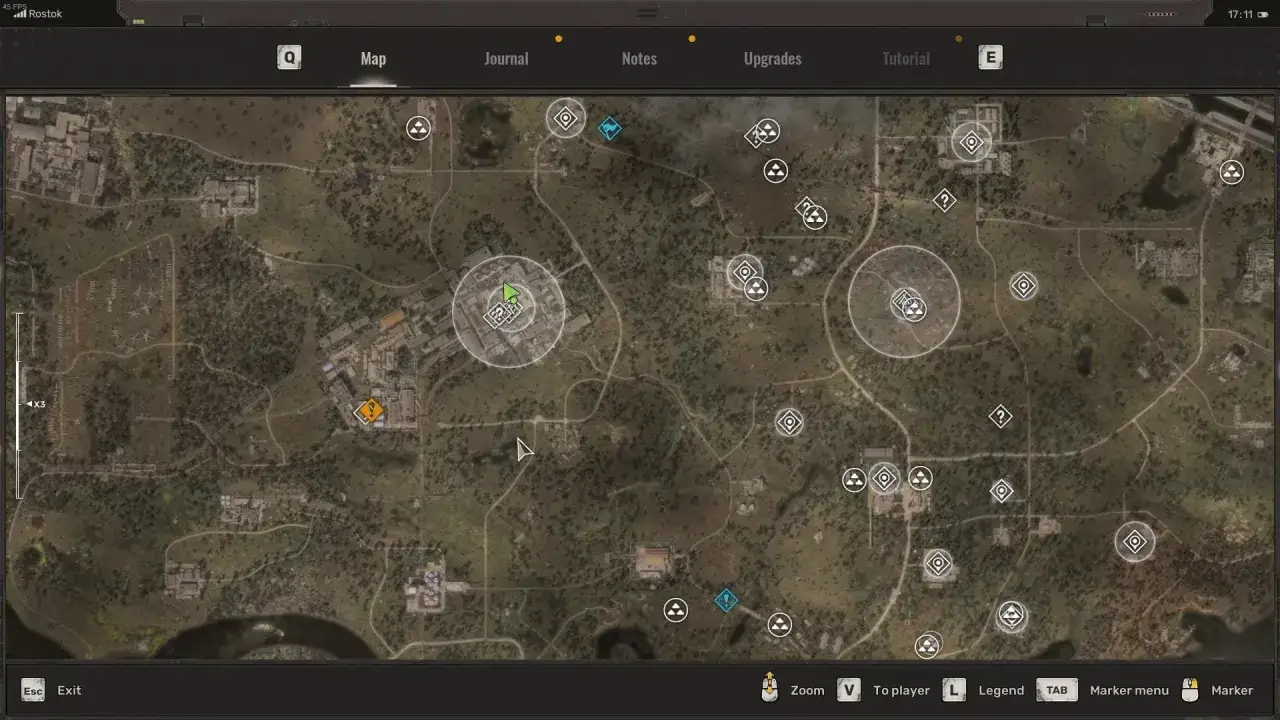
Task: Click the mouse Zoom icon in bottom bar
Action: tap(769, 690)
